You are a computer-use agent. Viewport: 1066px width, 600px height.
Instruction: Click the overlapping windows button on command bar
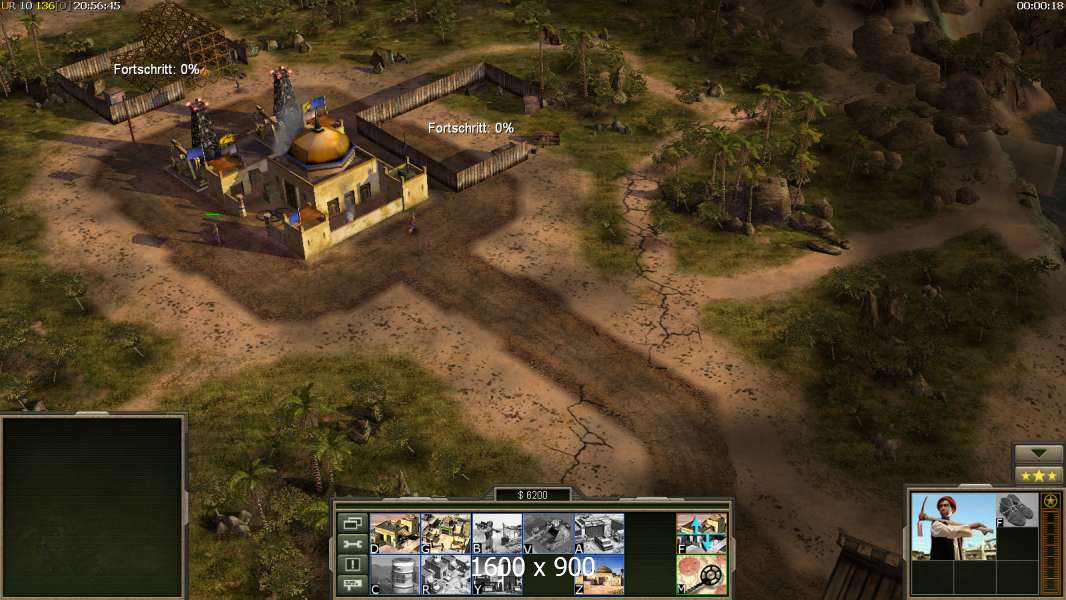click(x=352, y=523)
